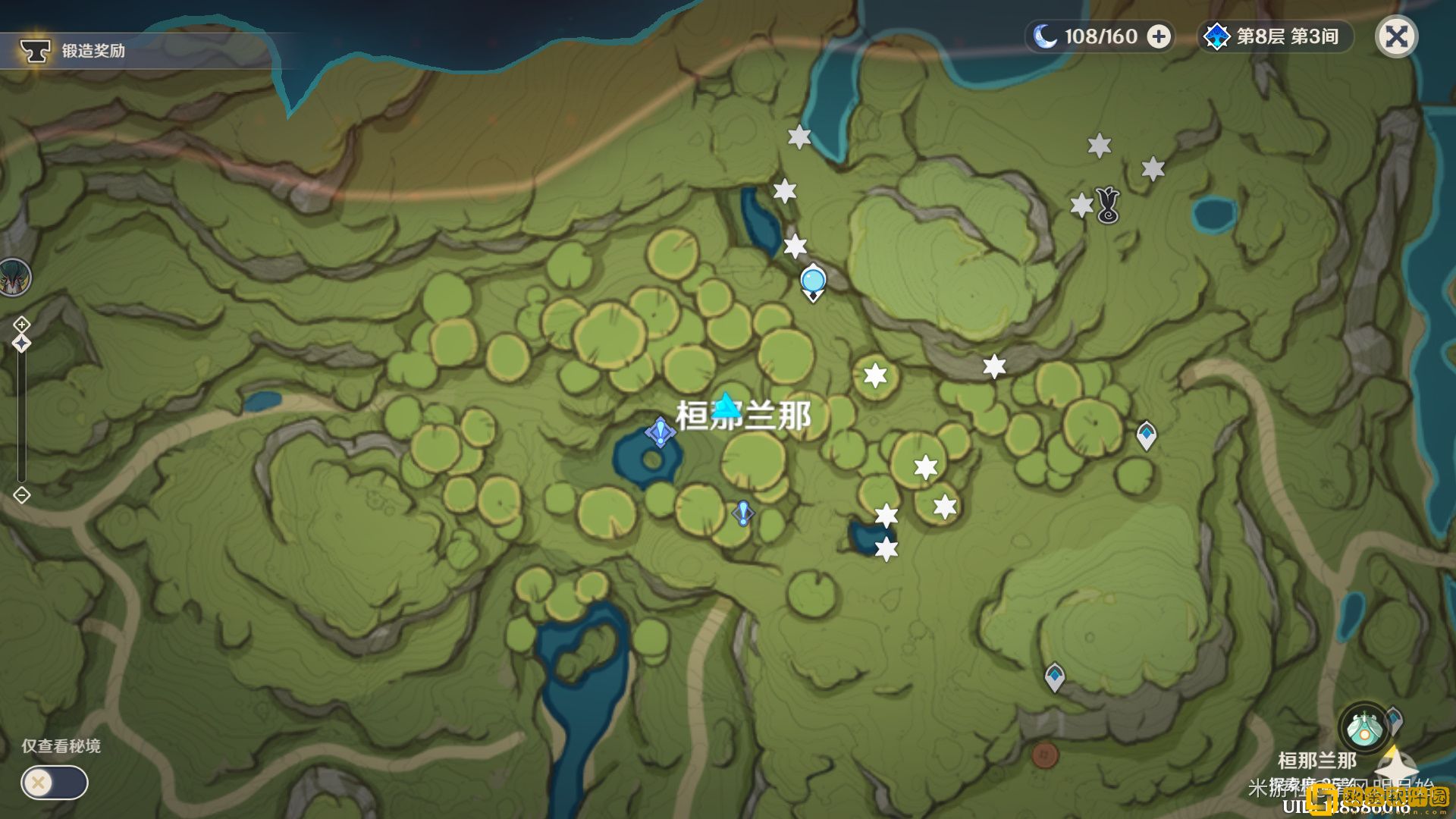Zoom in using the map zoom plus
The image size is (1456, 819).
coord(21,325)
